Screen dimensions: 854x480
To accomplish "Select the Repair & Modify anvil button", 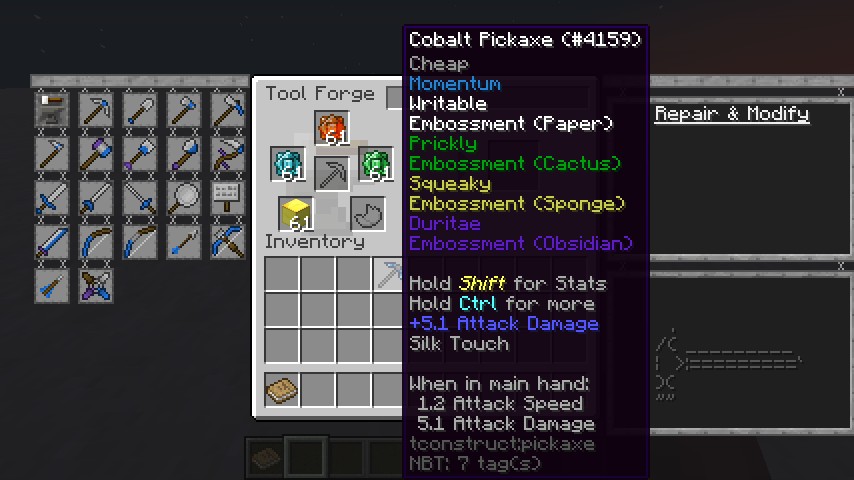I will click(52, 108).
